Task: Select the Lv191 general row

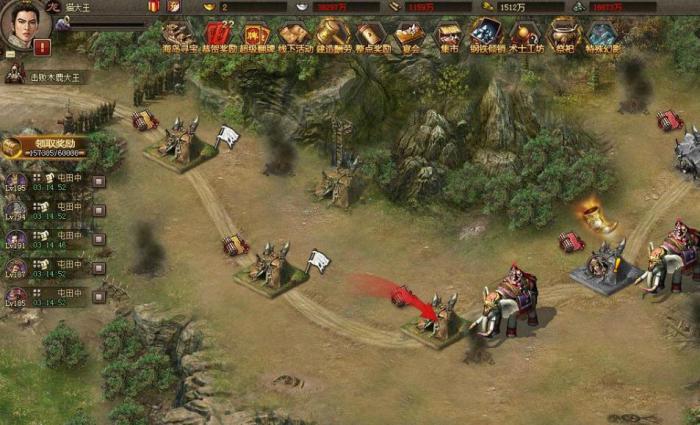Action: pyautogui.click(x=50, y=240)
